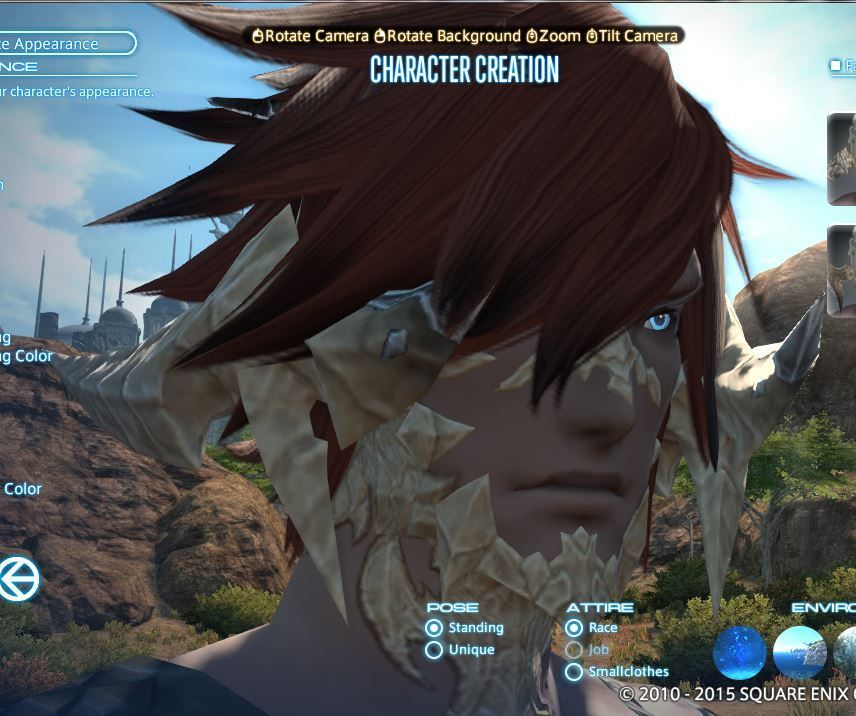Pick the starry night environment orb
This screenshot has width=856, height=716.
(740, 653)
